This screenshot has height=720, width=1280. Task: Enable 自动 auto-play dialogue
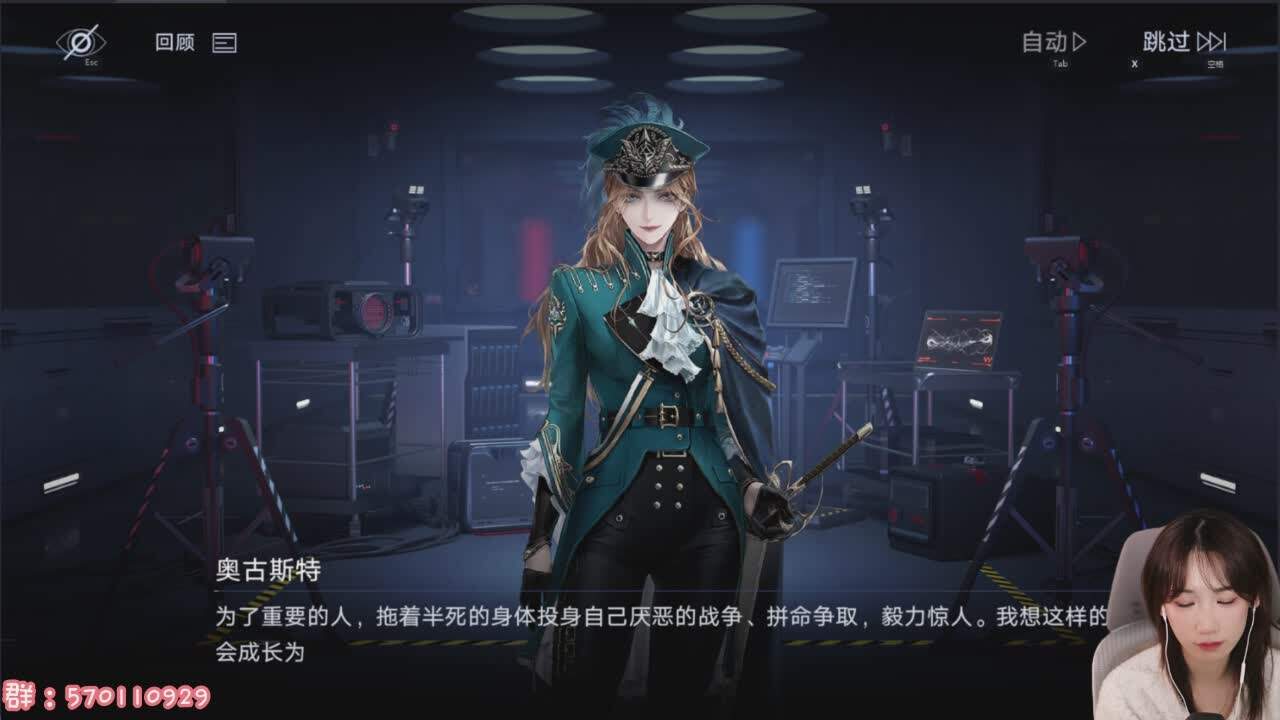[x=1054, y=42]
